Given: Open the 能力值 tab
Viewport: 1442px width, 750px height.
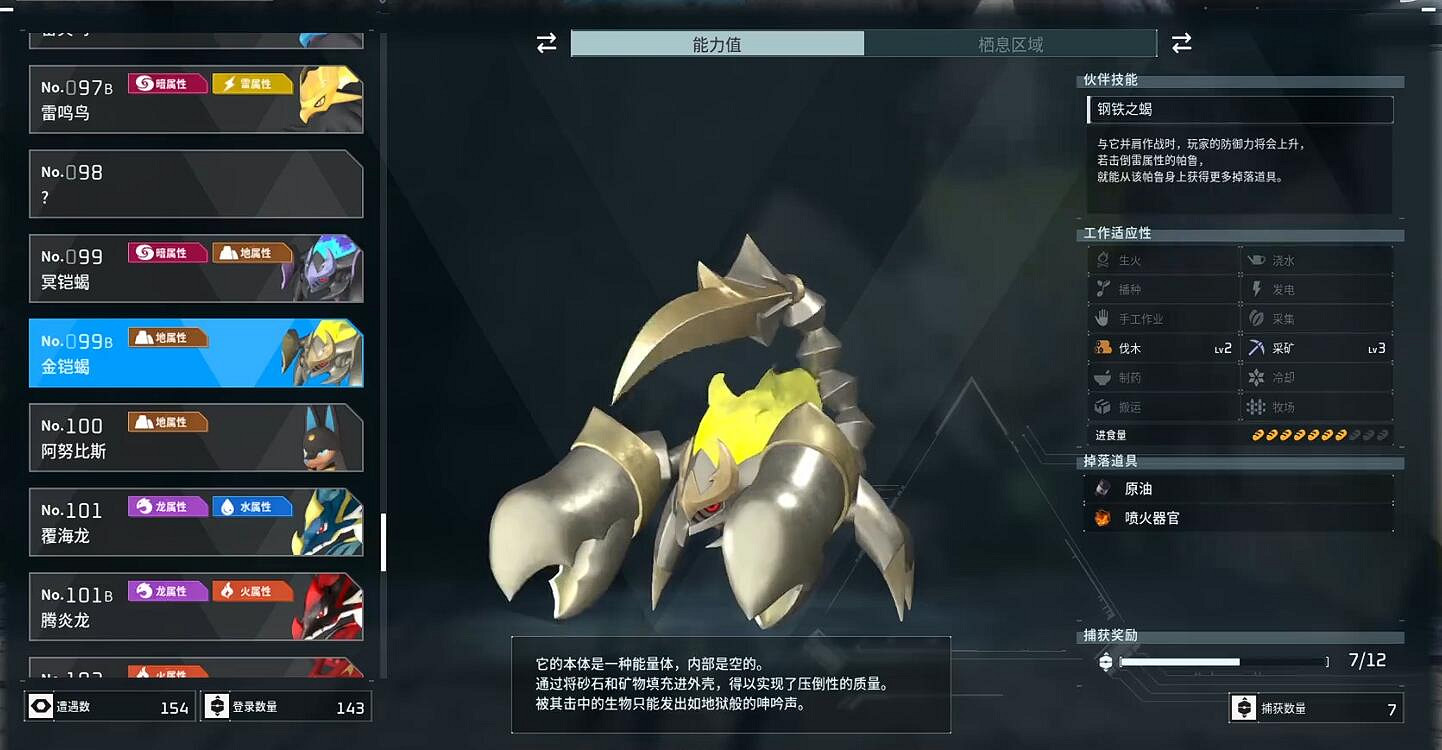Looking at the screenshot, I should (718, 43).
